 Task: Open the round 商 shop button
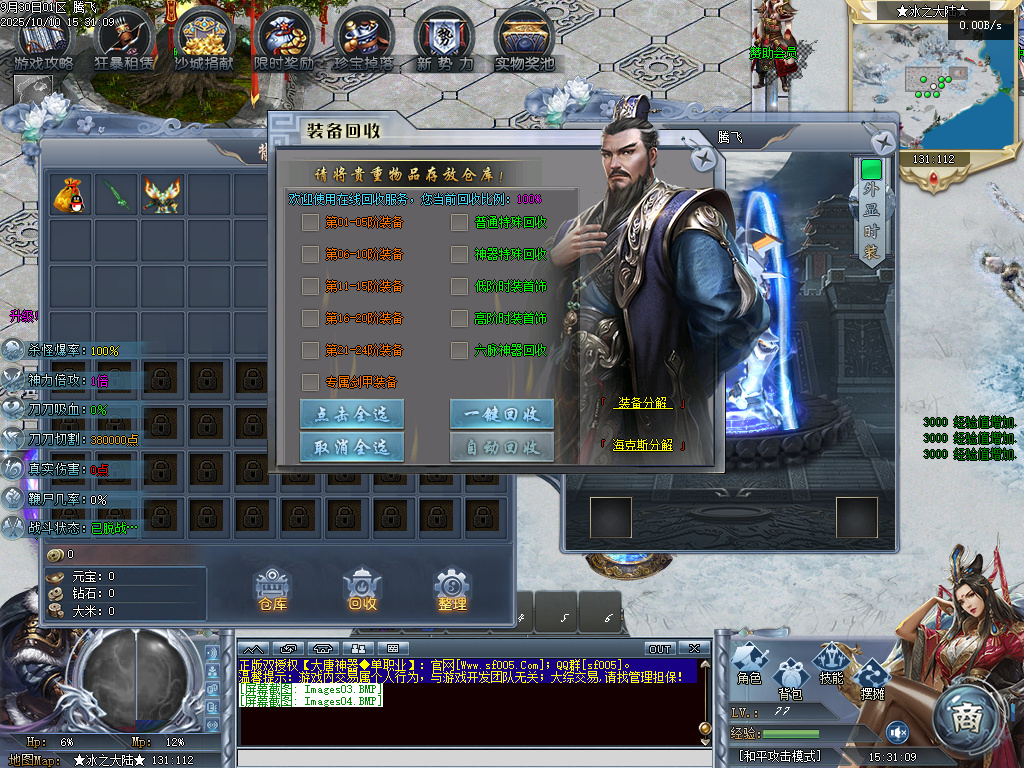(967, 716)
